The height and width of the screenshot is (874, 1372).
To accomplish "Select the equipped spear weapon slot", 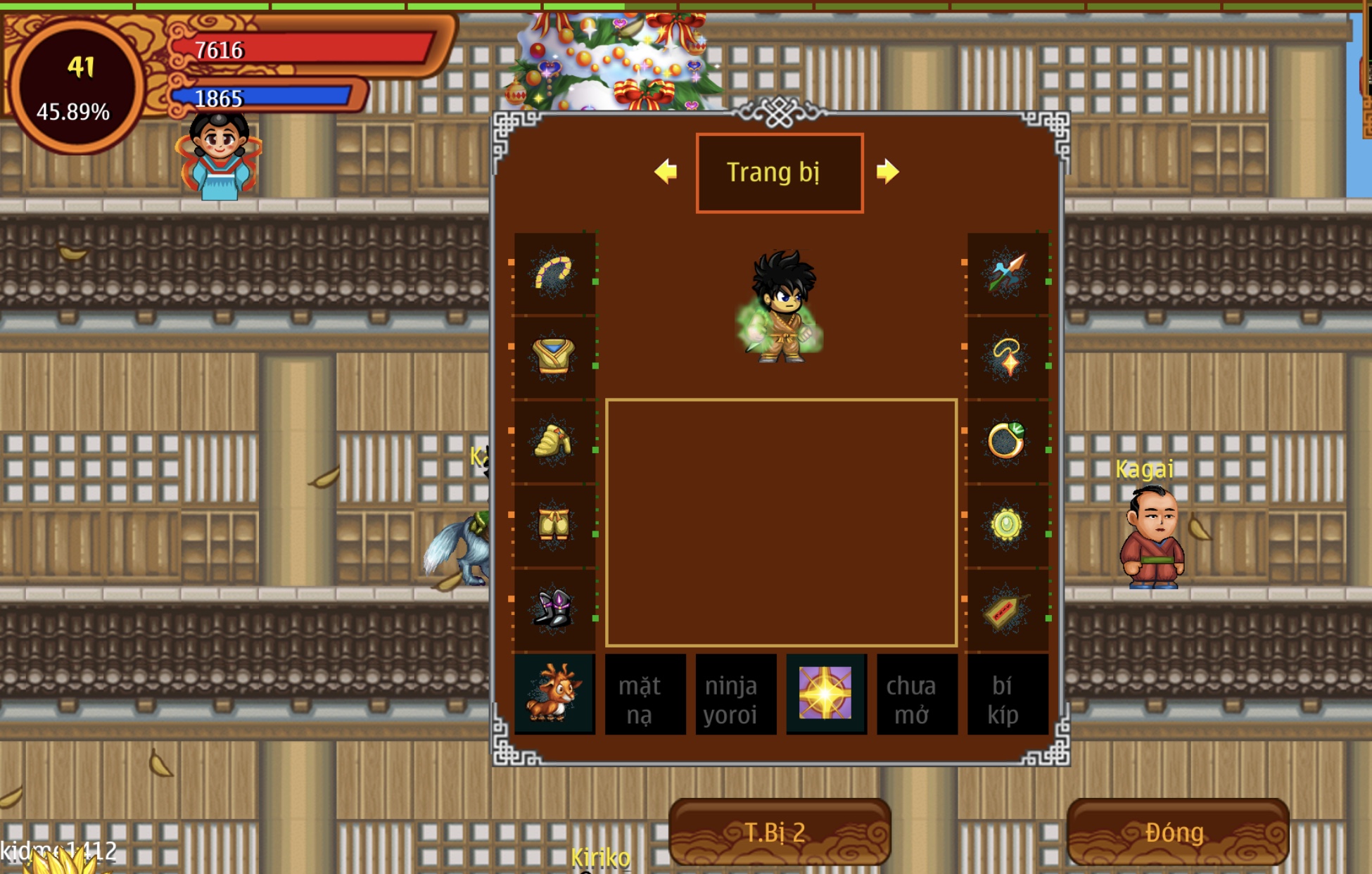I will pos(1008,273).
